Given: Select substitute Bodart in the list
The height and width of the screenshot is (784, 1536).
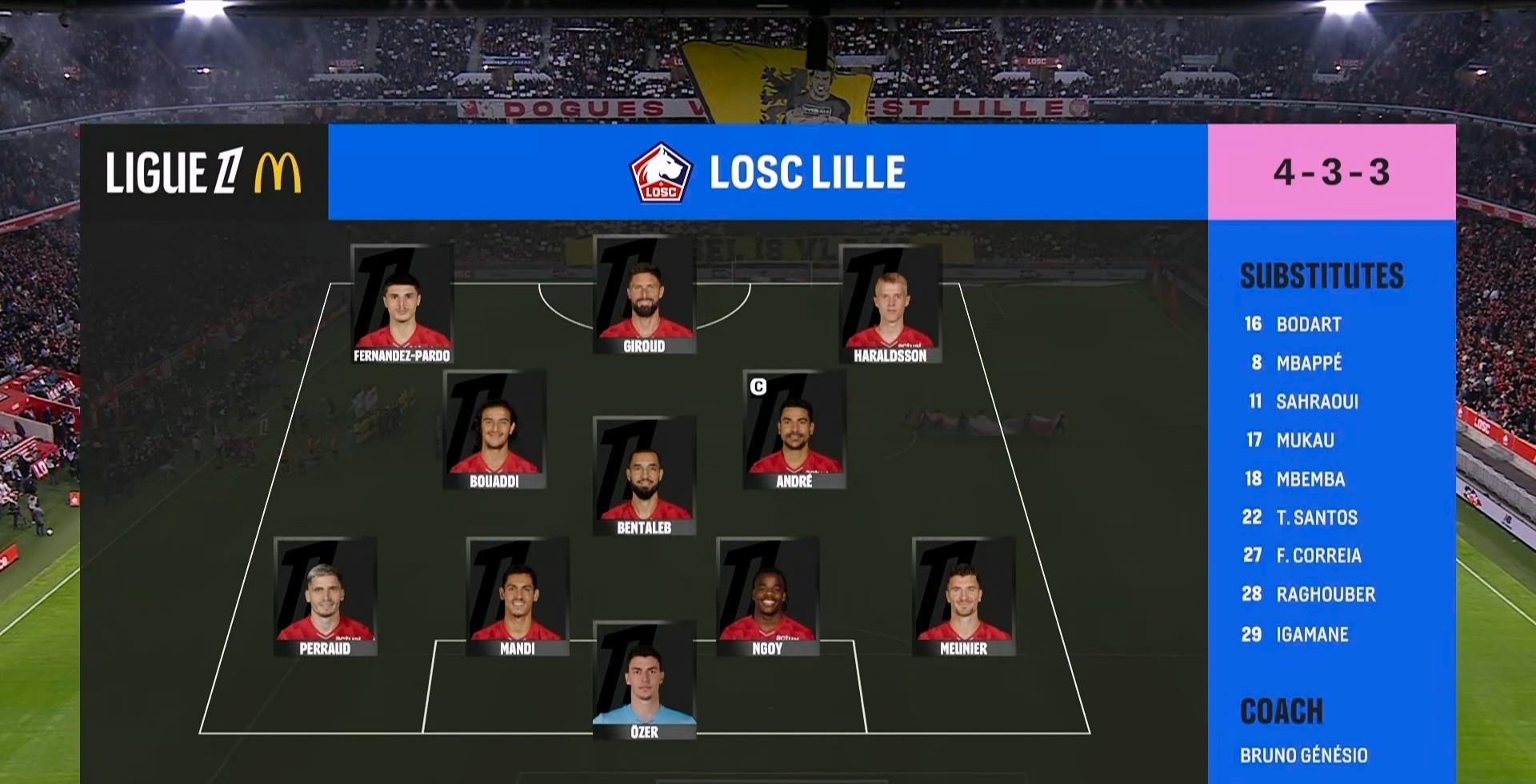Looking at the screenshot, I should (1308, 324).
